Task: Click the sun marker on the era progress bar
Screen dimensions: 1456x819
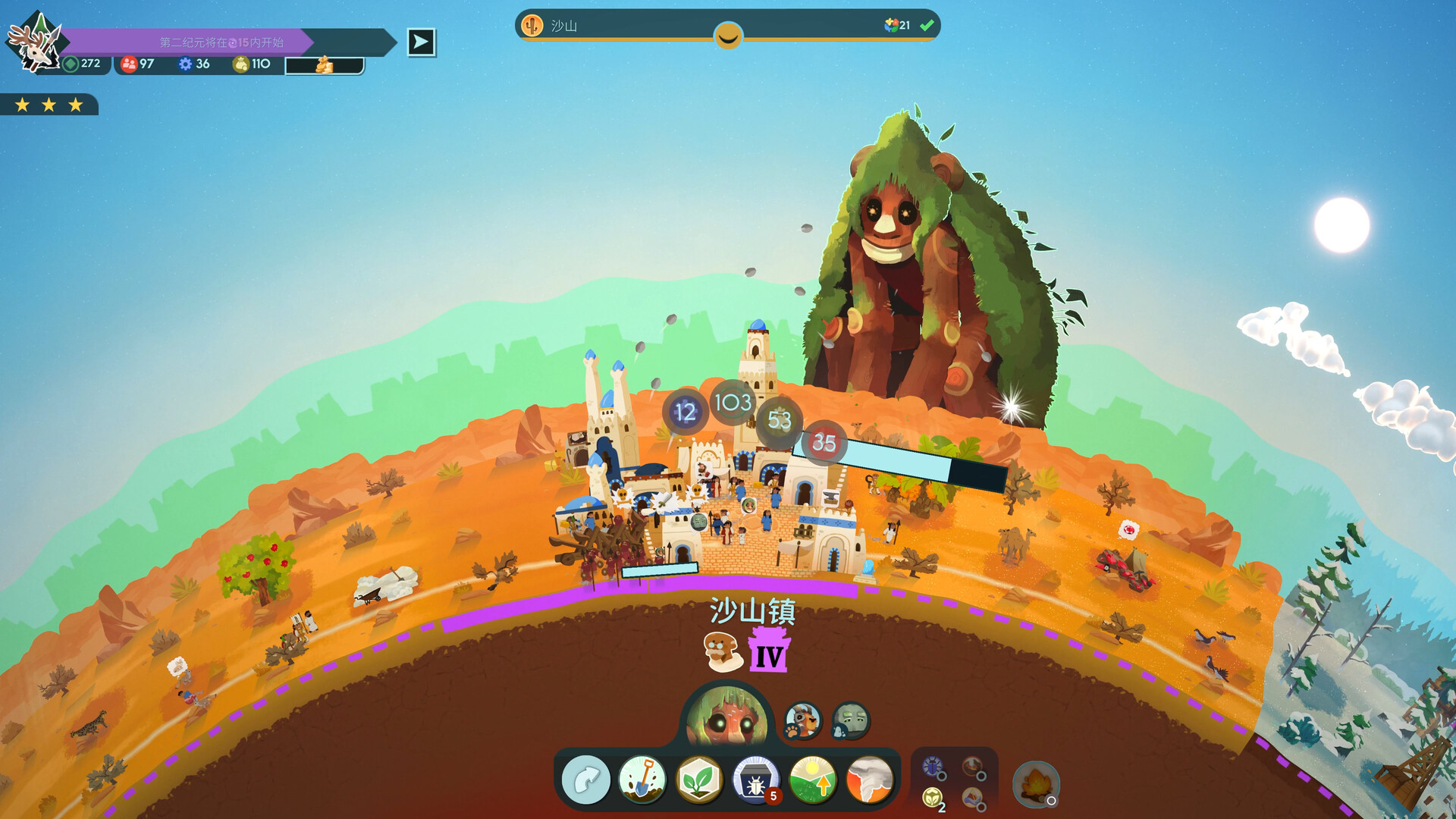Action: tap(727, 33)
